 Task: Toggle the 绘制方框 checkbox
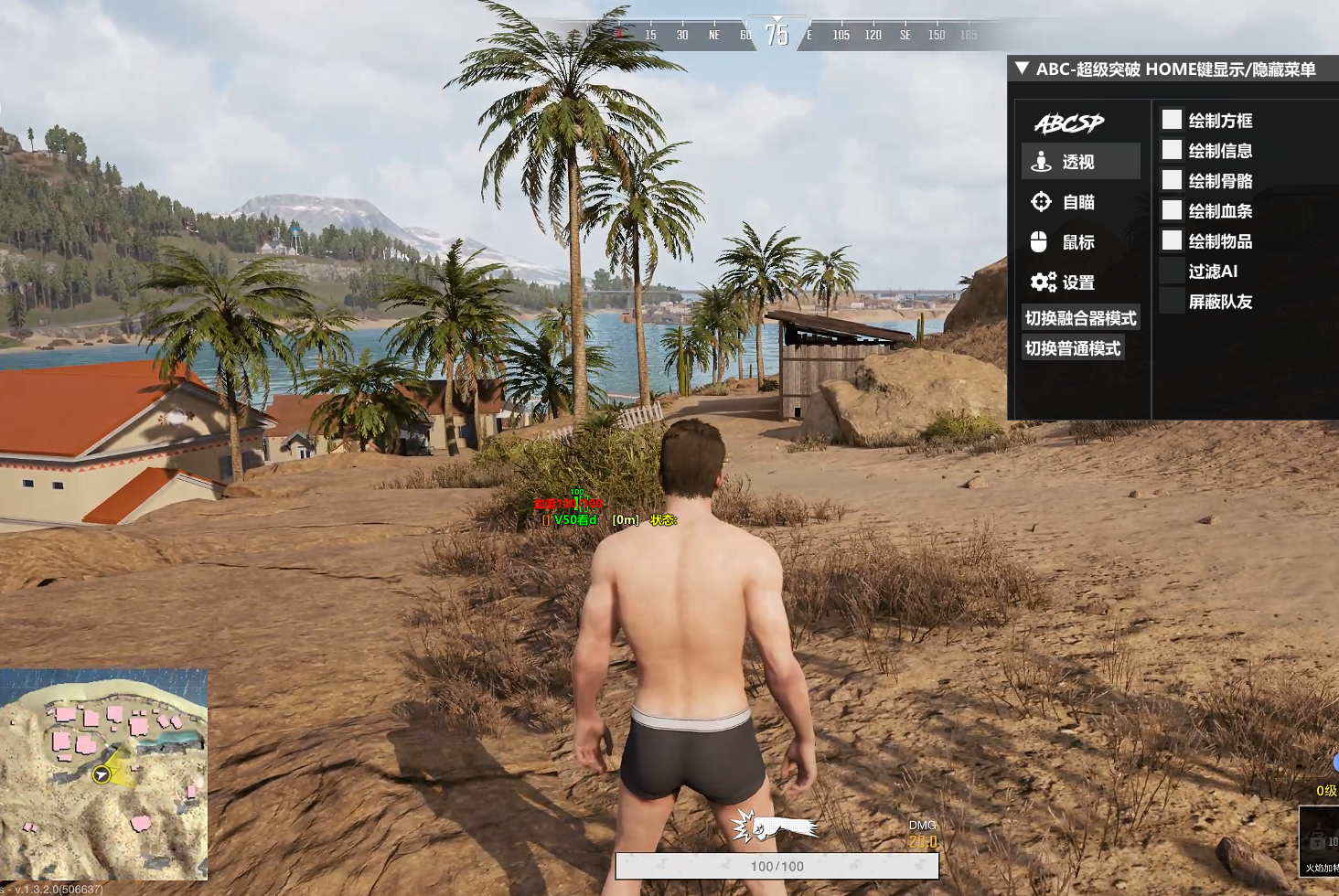(x=1172, y=120)
